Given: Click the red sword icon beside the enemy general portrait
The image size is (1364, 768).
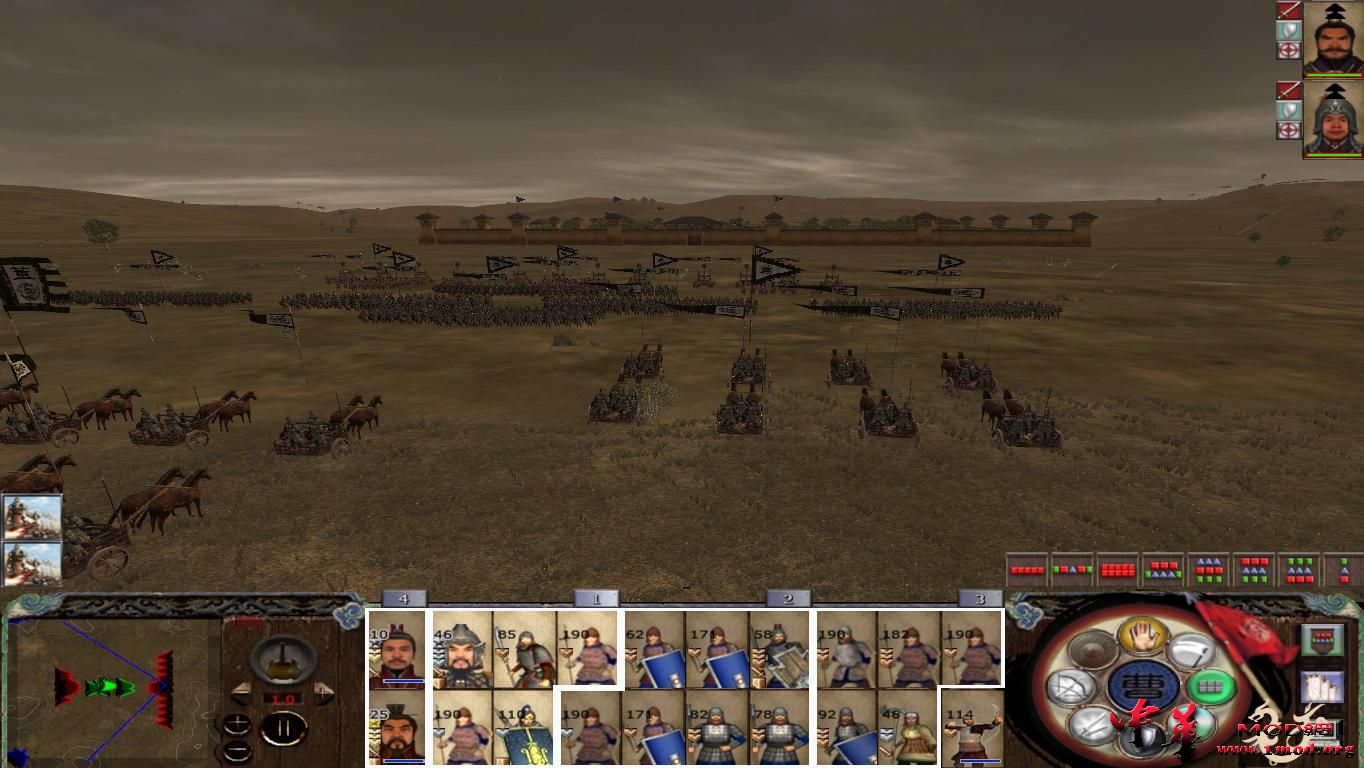Looking at the screenshot, I should click(x=1288, y=12).
